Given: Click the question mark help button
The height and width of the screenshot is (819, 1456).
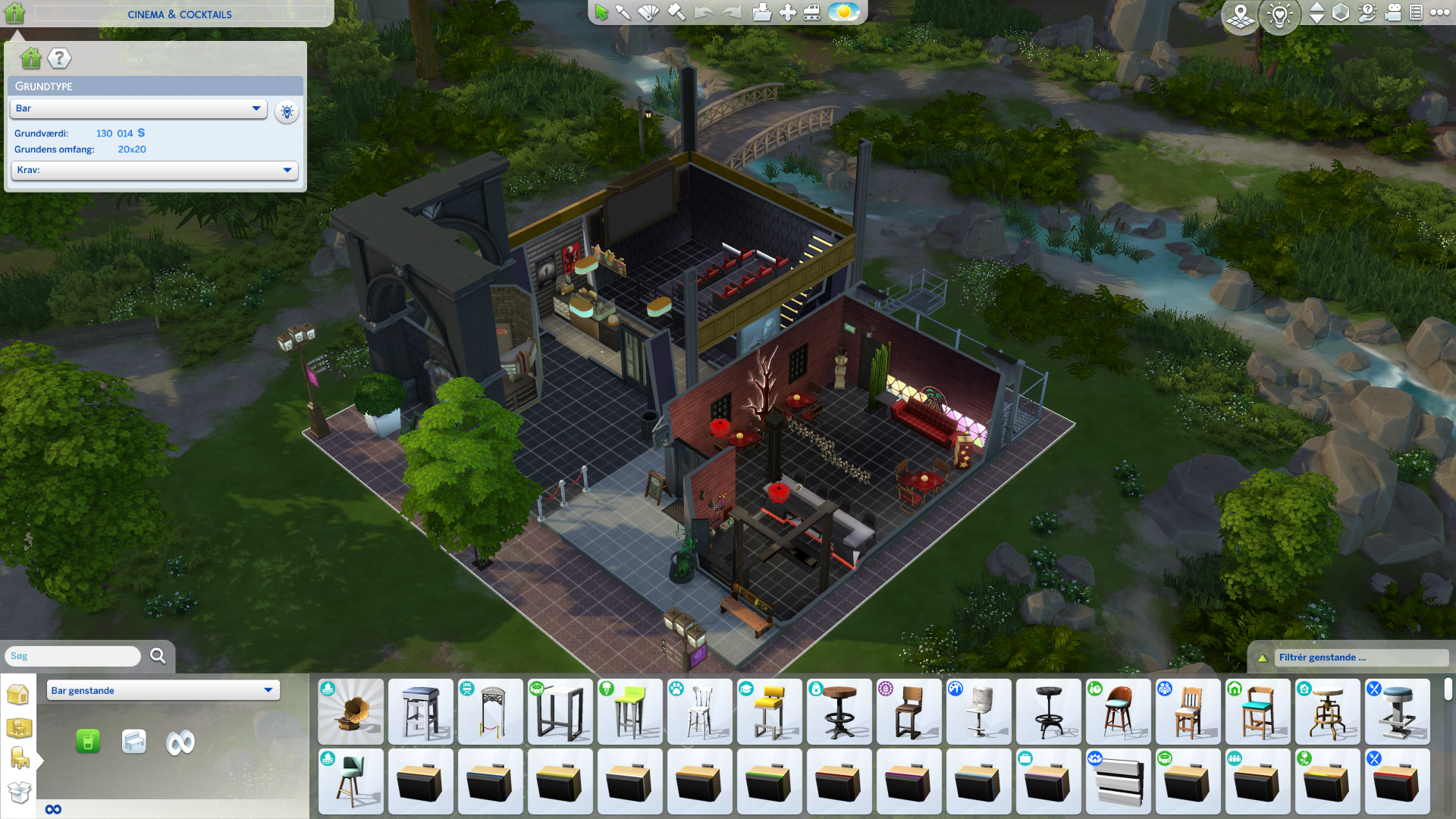Looking at the screenshot, I should [x=59, y=58].
